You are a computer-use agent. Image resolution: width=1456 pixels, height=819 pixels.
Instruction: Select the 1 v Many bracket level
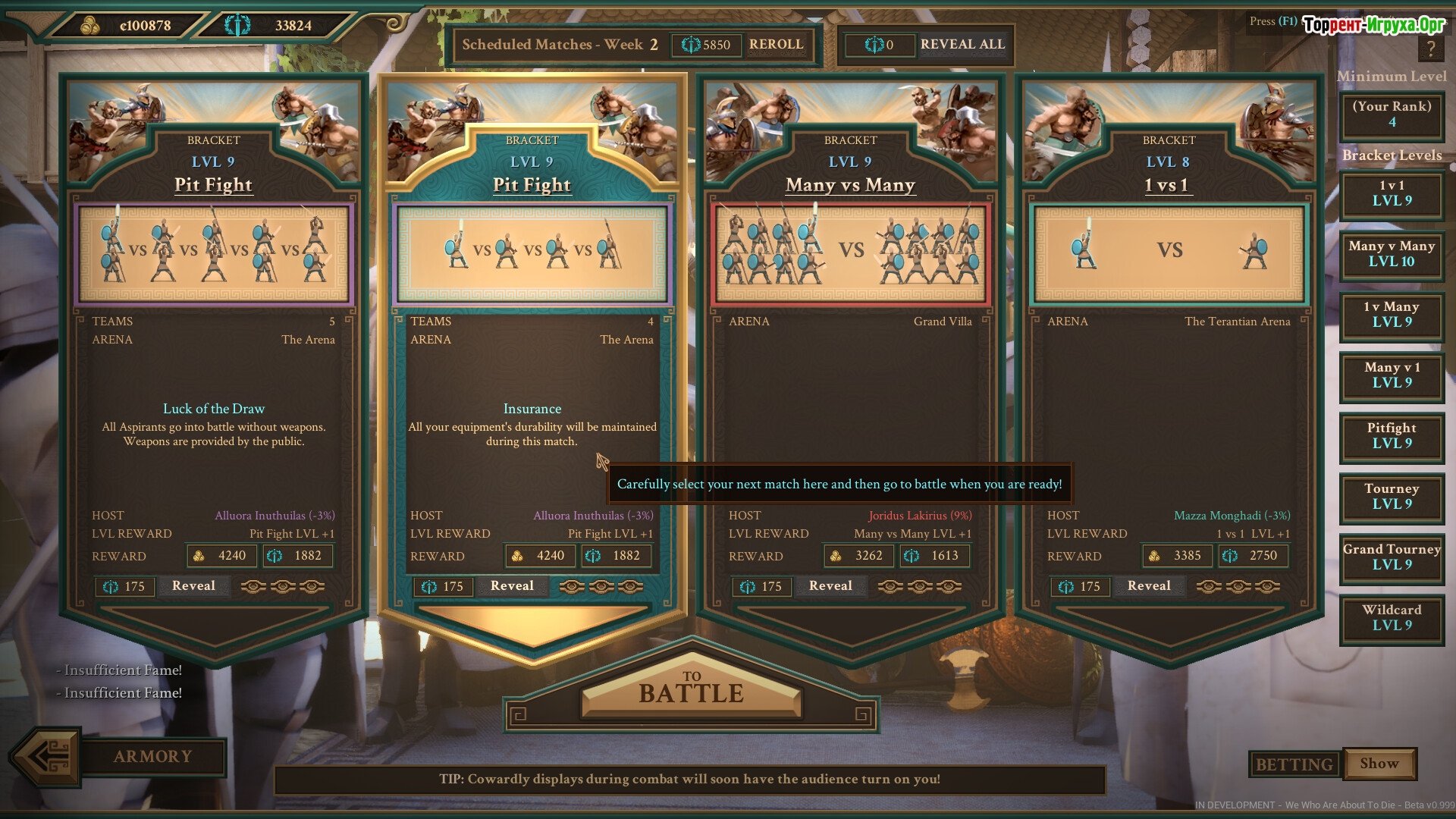tap(1392, 315)
